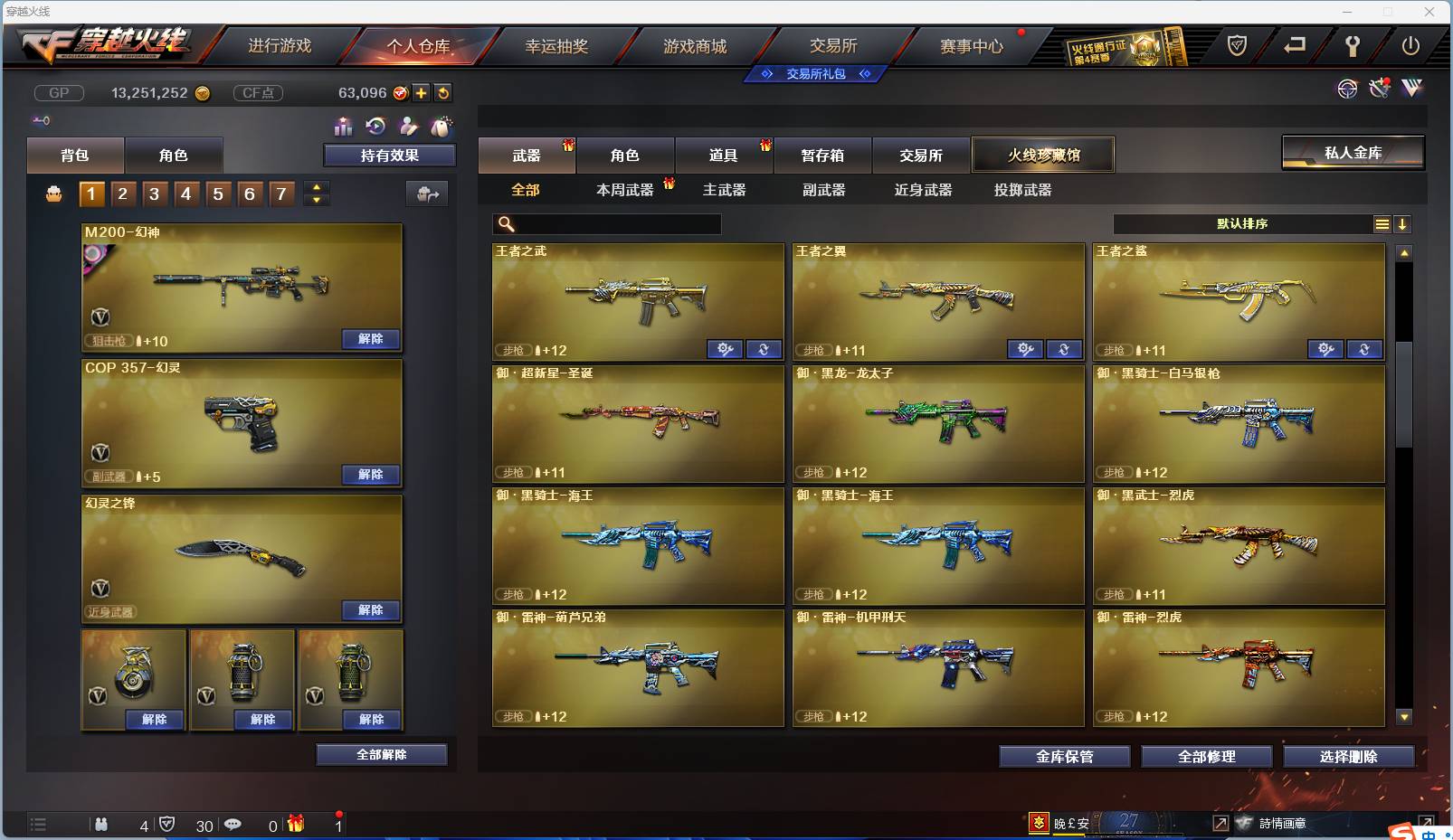Image resolution: width=1453 pixels, height=840 pixels.
Task: Open the dog-tag icon above 持有效果
Action: click(x=442, y=126)
